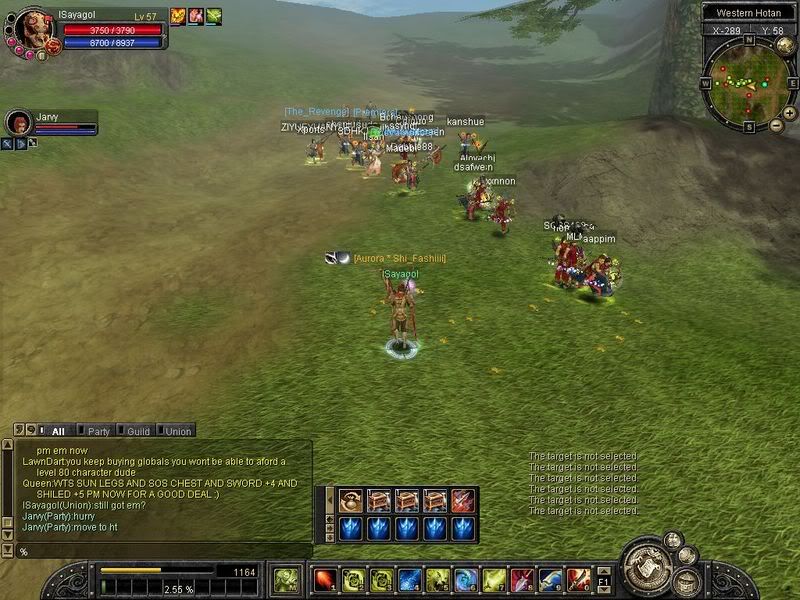Activate the blue swirl skill in slot 6
Screen dimensions: 800x600
tap(465, 580)
